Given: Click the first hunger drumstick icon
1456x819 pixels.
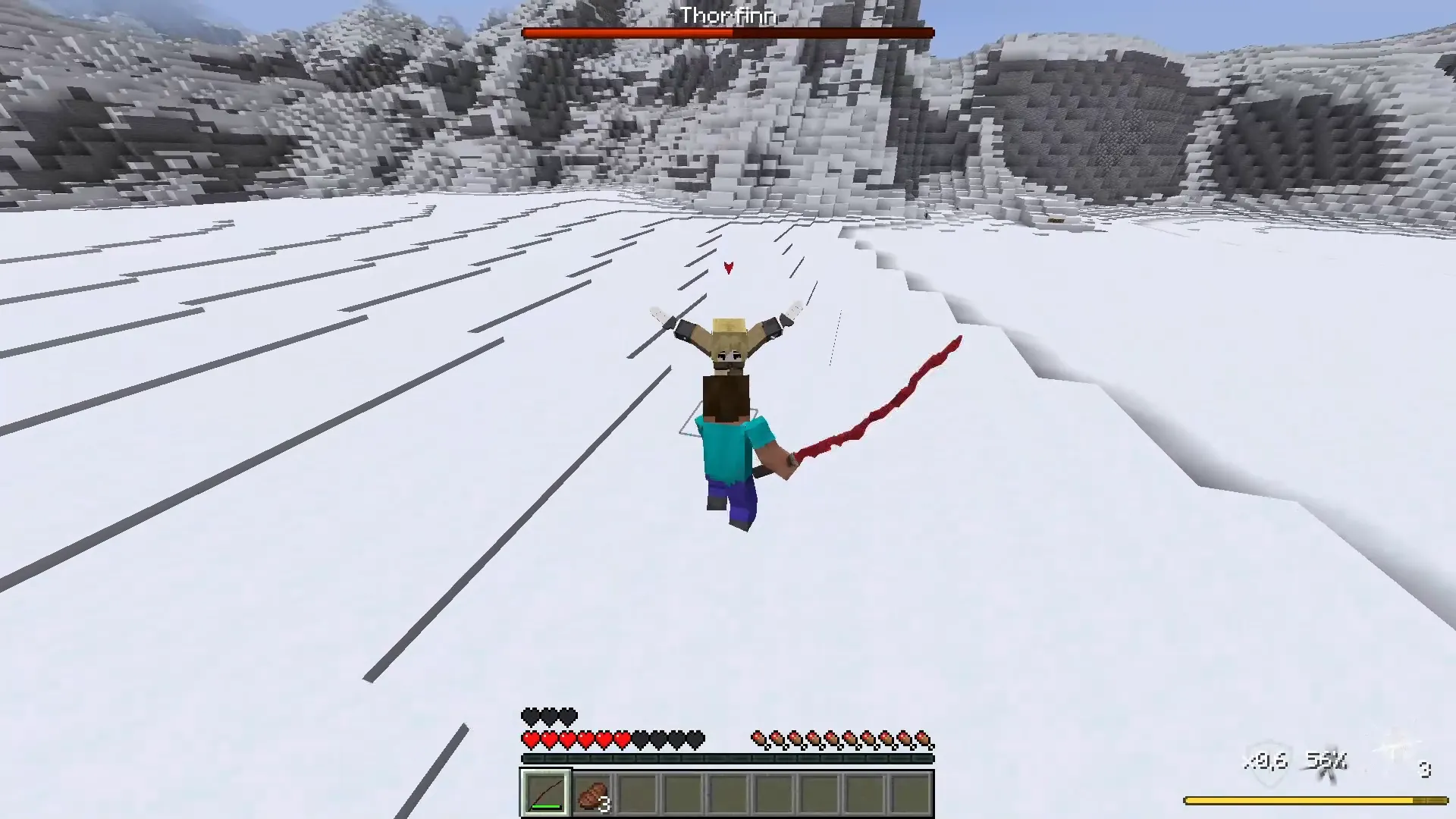Looking at the screenshot, I should (x=758, y=736).
